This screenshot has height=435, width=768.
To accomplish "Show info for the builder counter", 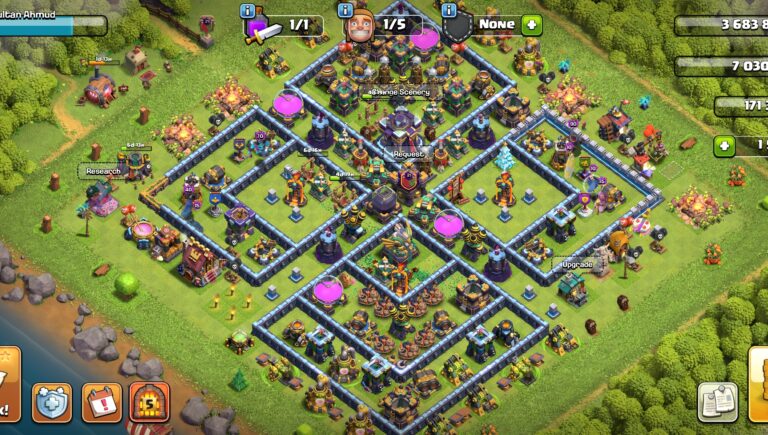I will pos(345,10).
